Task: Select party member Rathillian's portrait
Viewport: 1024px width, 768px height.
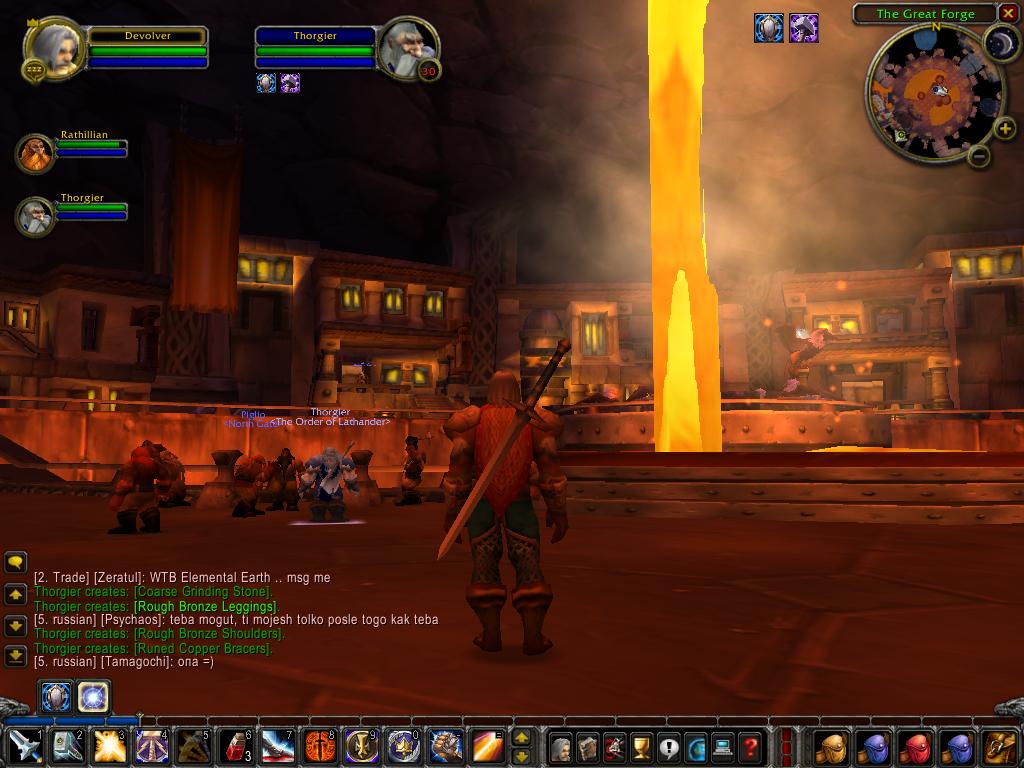Action: tap(36, 154)
